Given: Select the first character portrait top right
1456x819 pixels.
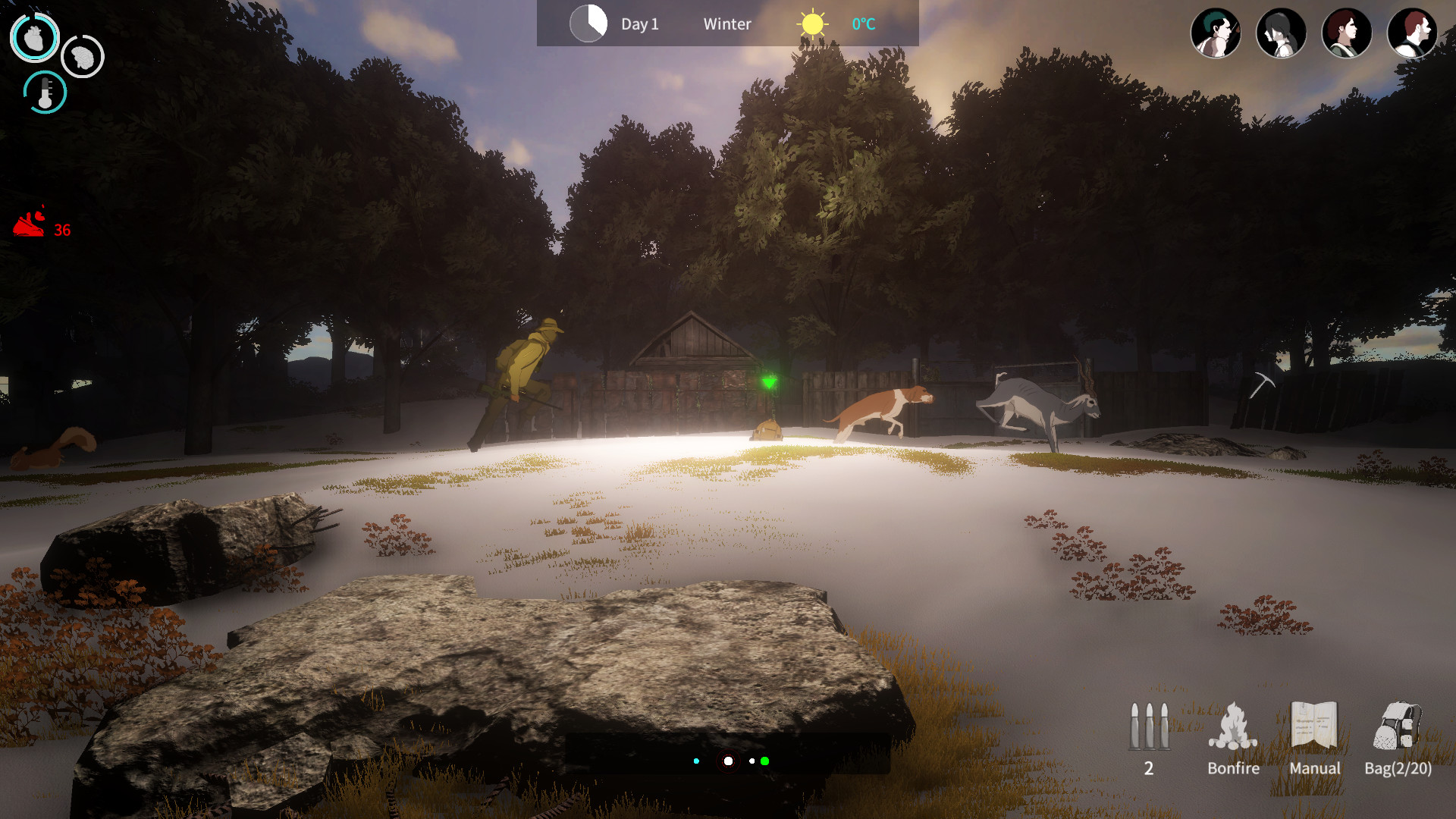Looking at the screenshot, I should [x=1216, y=33].
